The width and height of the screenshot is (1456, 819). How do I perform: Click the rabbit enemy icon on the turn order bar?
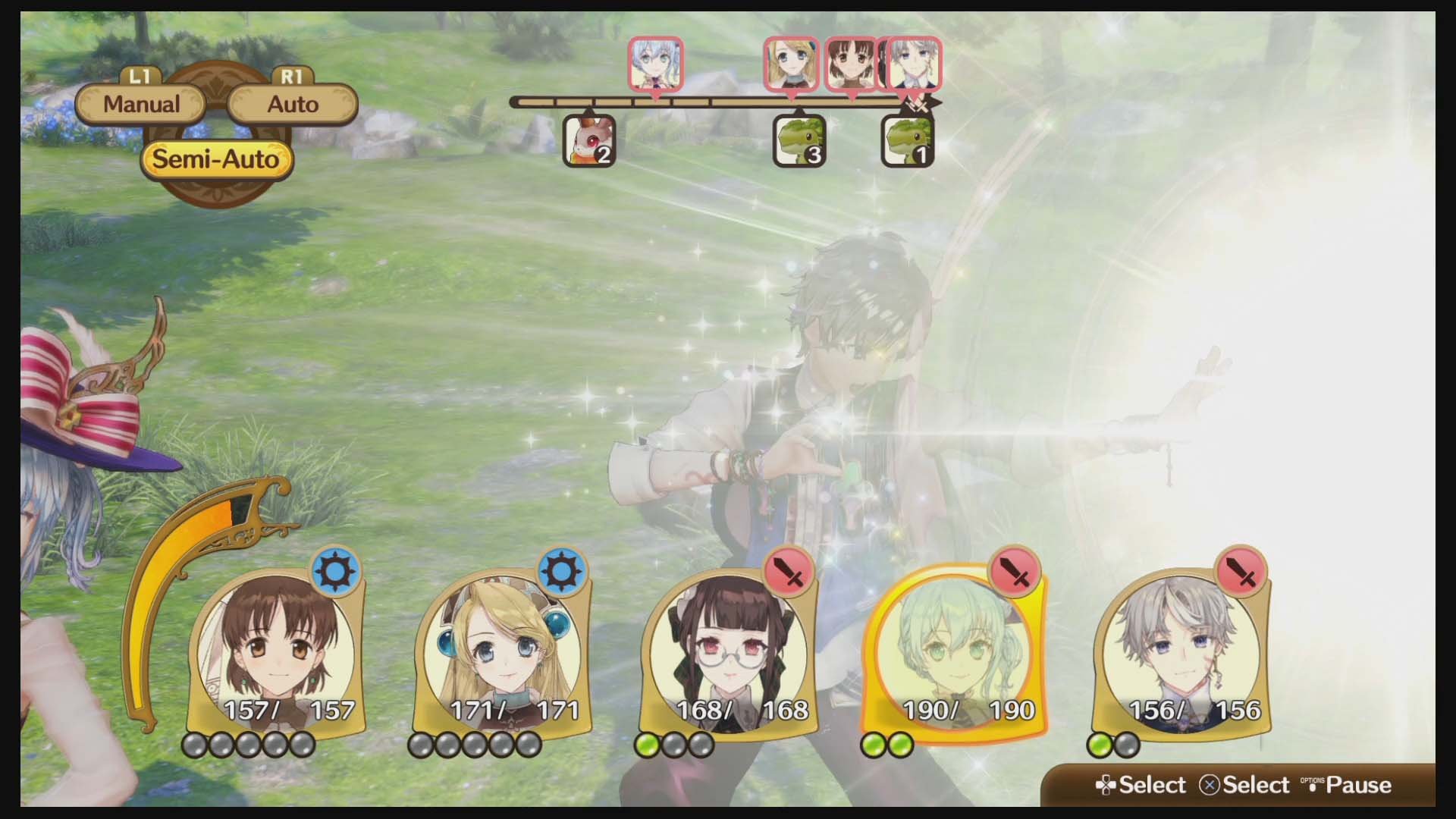(x=588, y=140)
